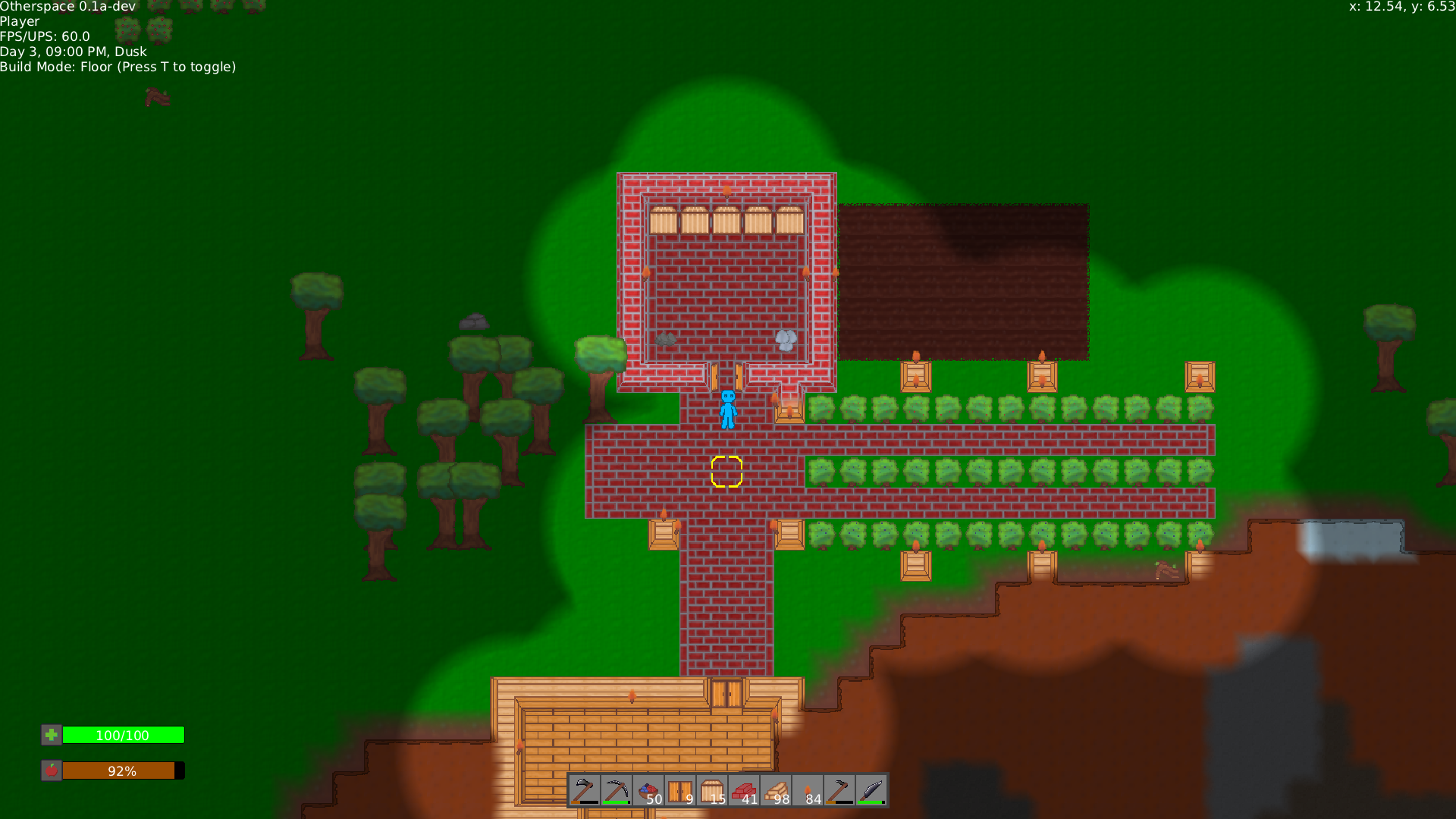Click the hunger bar showing 92%
The width and height of the screenshot is (1456, 819).
coord(124,770)
